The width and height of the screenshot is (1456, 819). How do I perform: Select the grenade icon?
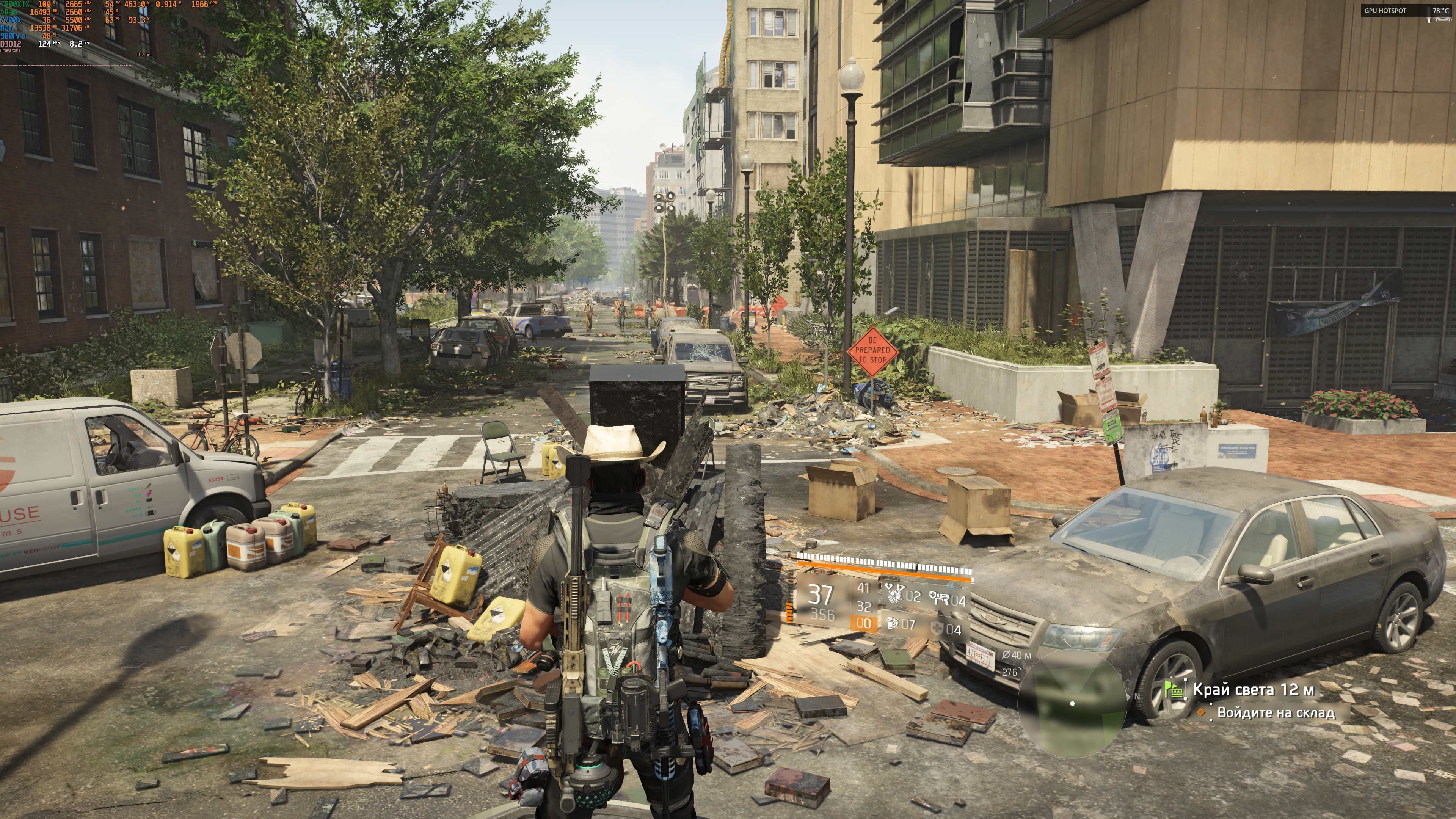[x=893, y=624]
